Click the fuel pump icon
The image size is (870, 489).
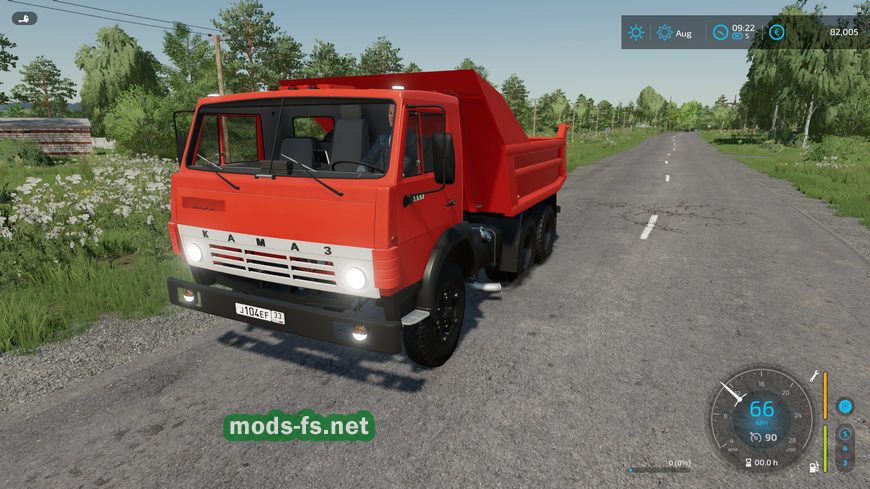click(x=813, y=464)
